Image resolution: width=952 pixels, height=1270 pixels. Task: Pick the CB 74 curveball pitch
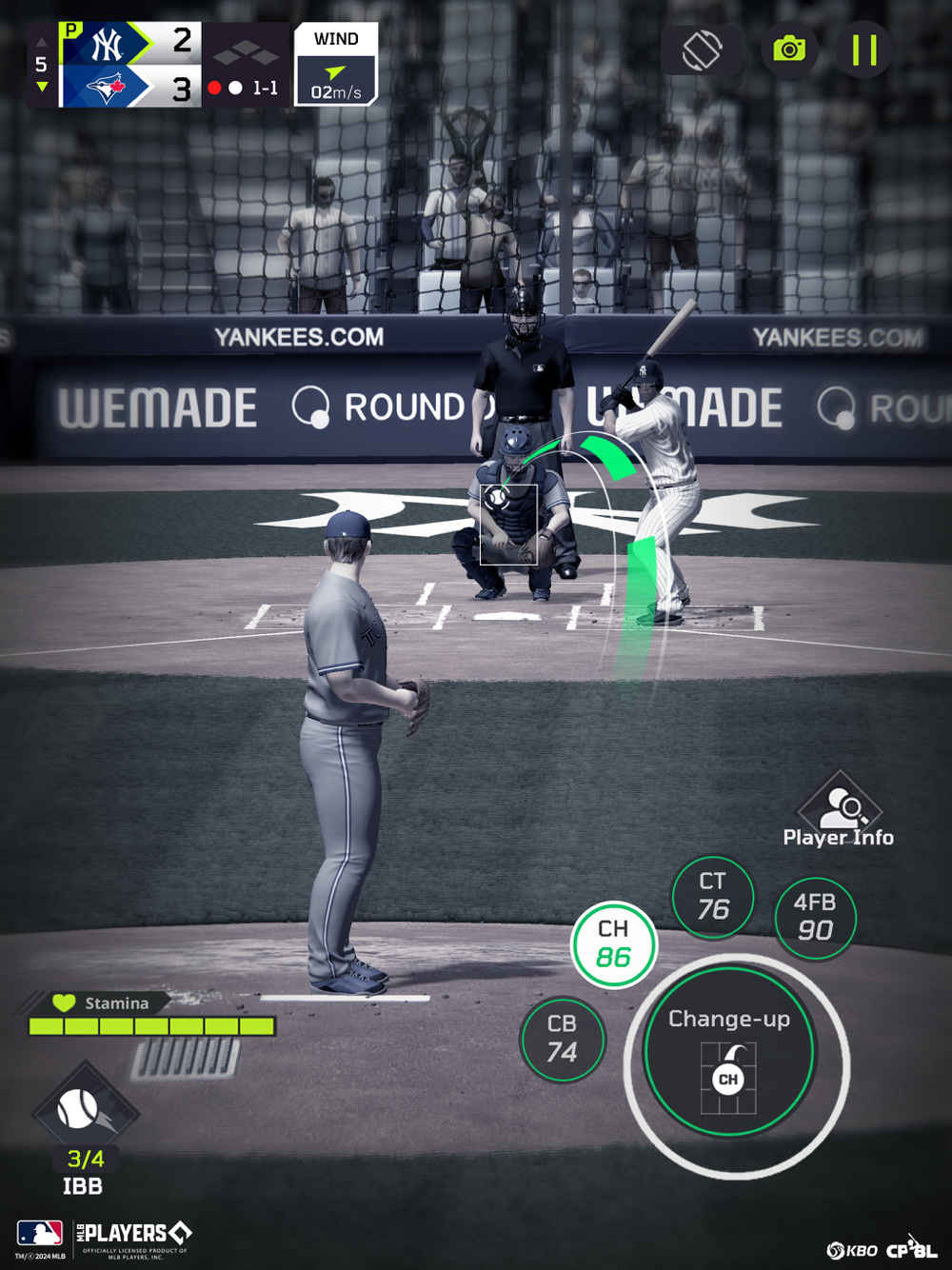pos(563,1039)
